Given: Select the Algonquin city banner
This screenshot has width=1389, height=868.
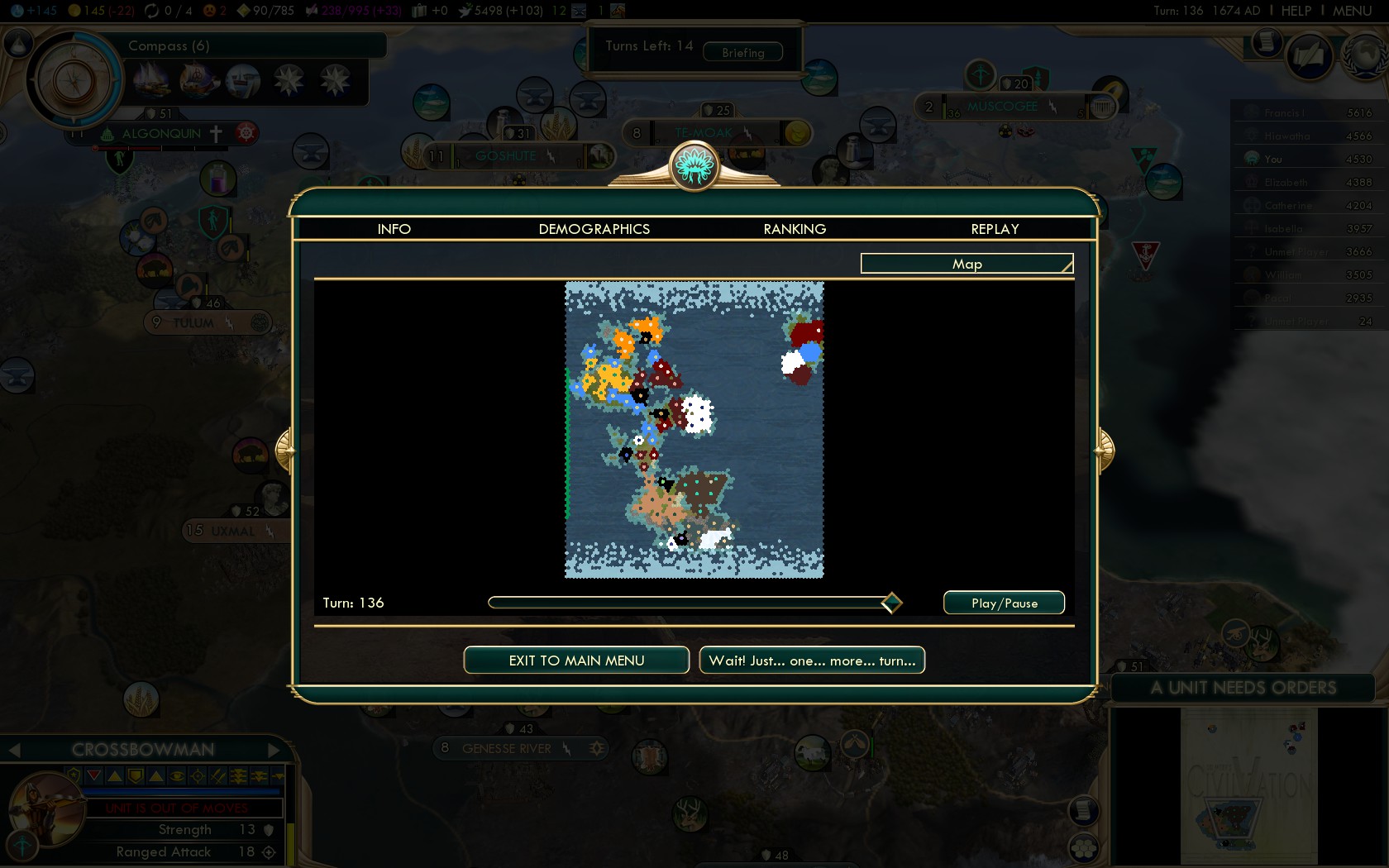Looking at the screenshot, I should (x=162, y=134).
